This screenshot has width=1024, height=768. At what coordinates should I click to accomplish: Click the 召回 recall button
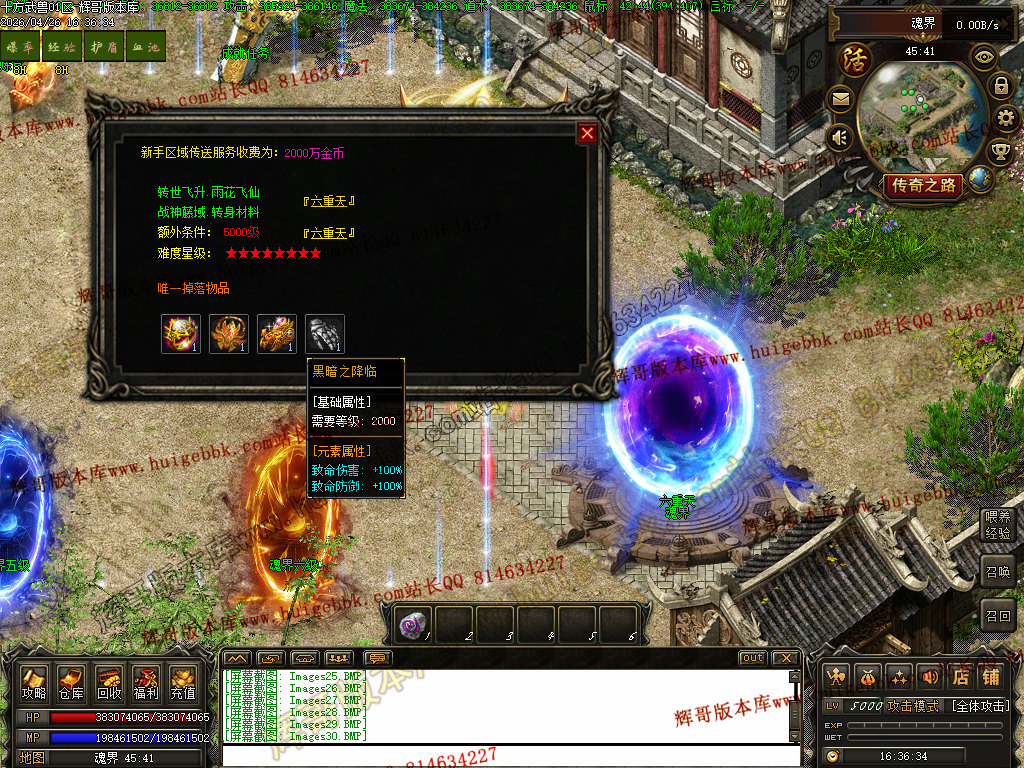coord(998,614)
